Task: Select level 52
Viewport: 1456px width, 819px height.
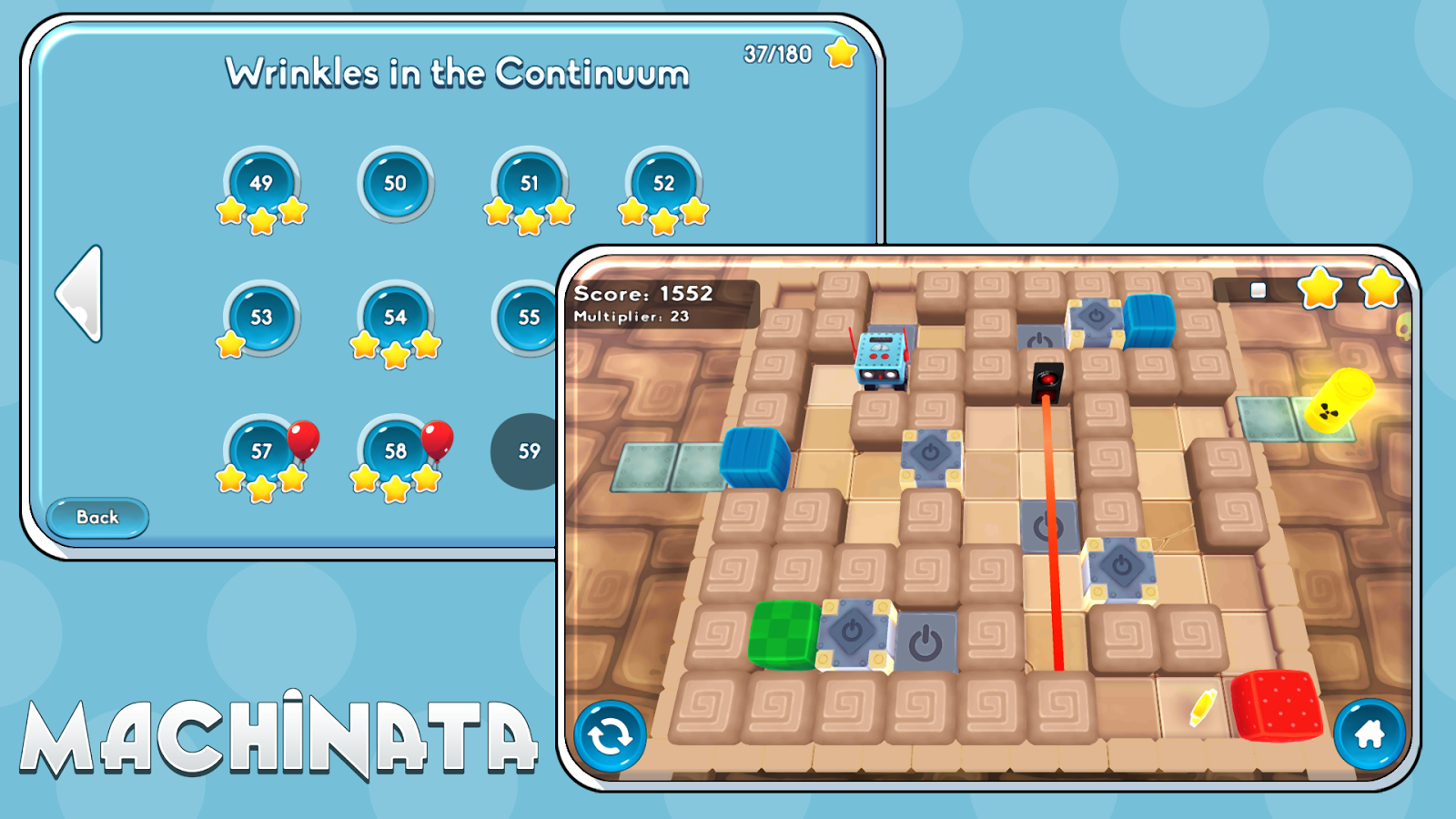Action: pos(663,184)
